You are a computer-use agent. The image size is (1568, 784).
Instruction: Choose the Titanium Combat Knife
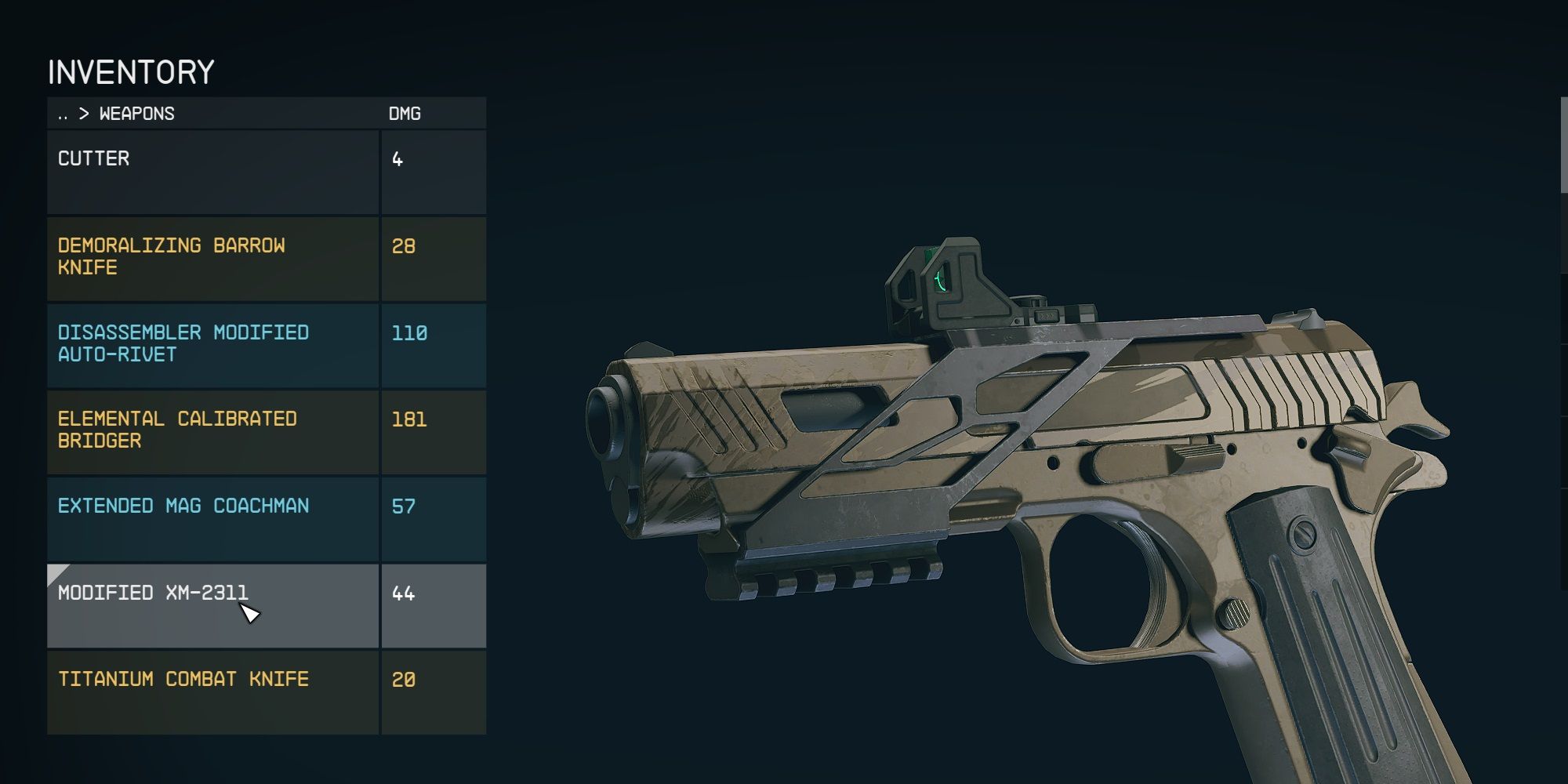coord(212,691)
